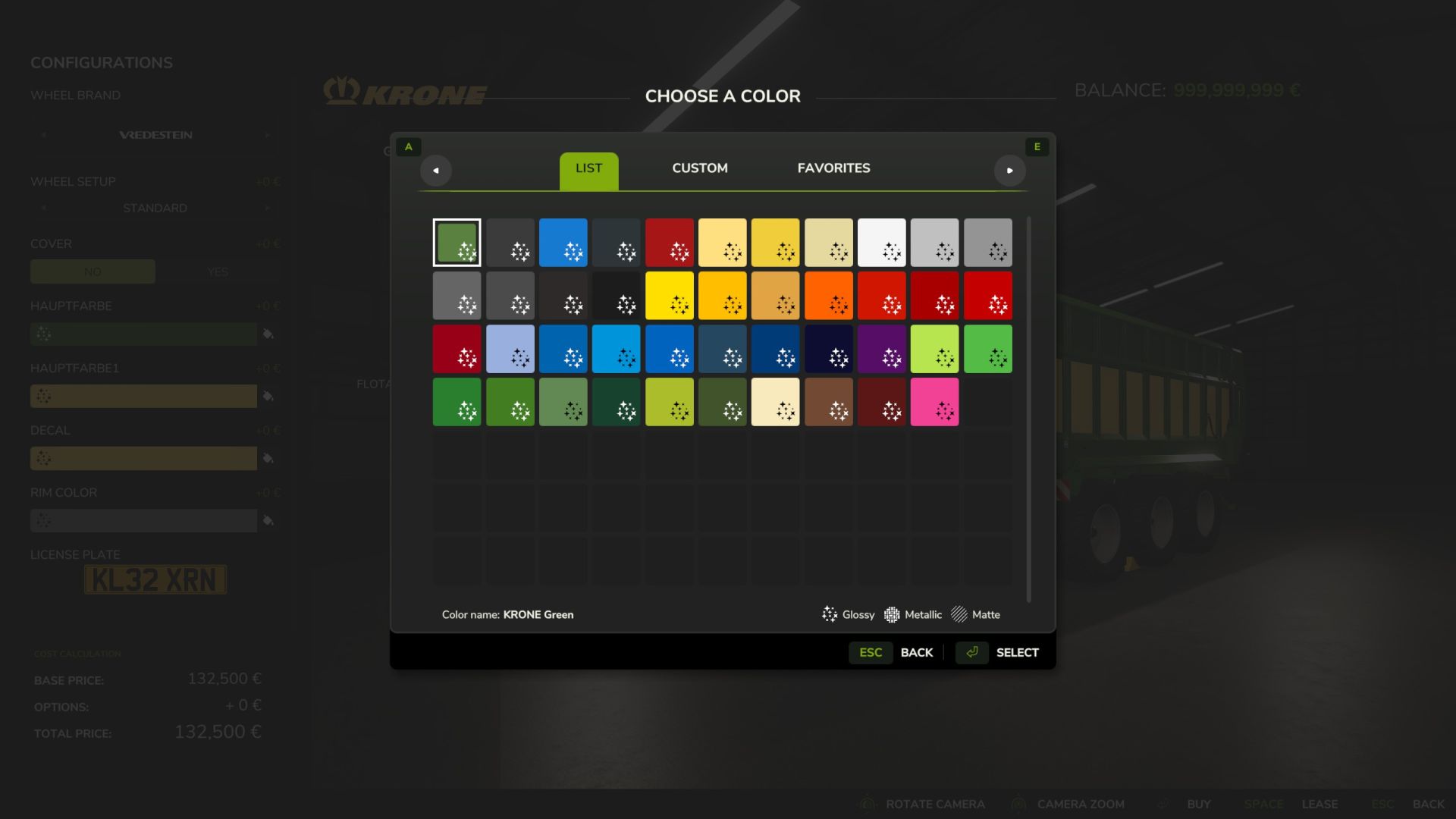Viewport: 1456px width, 819px height.
Task: Switch to the CUSTOM tab
Action: coord(699,168)
